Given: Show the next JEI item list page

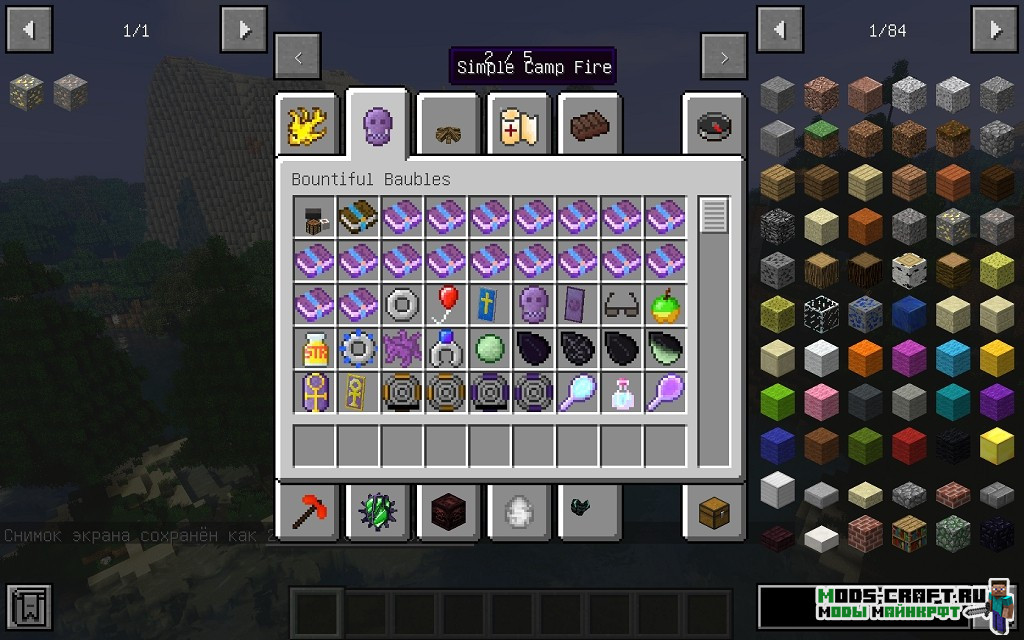Looking at the screenshot, I should pyautogui.click(x=996, y=30).
